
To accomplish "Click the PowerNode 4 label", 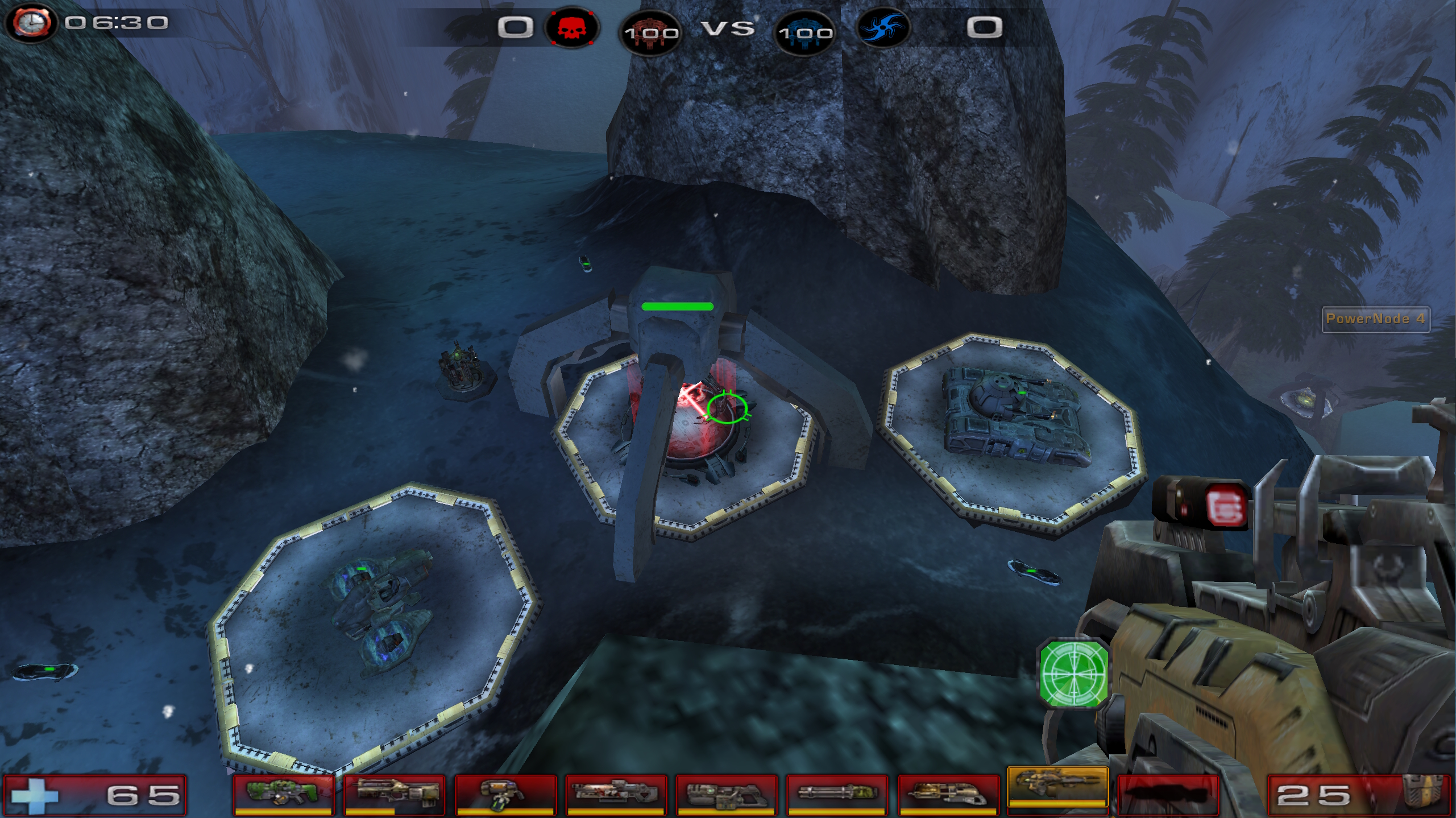I will point(1375,319).
